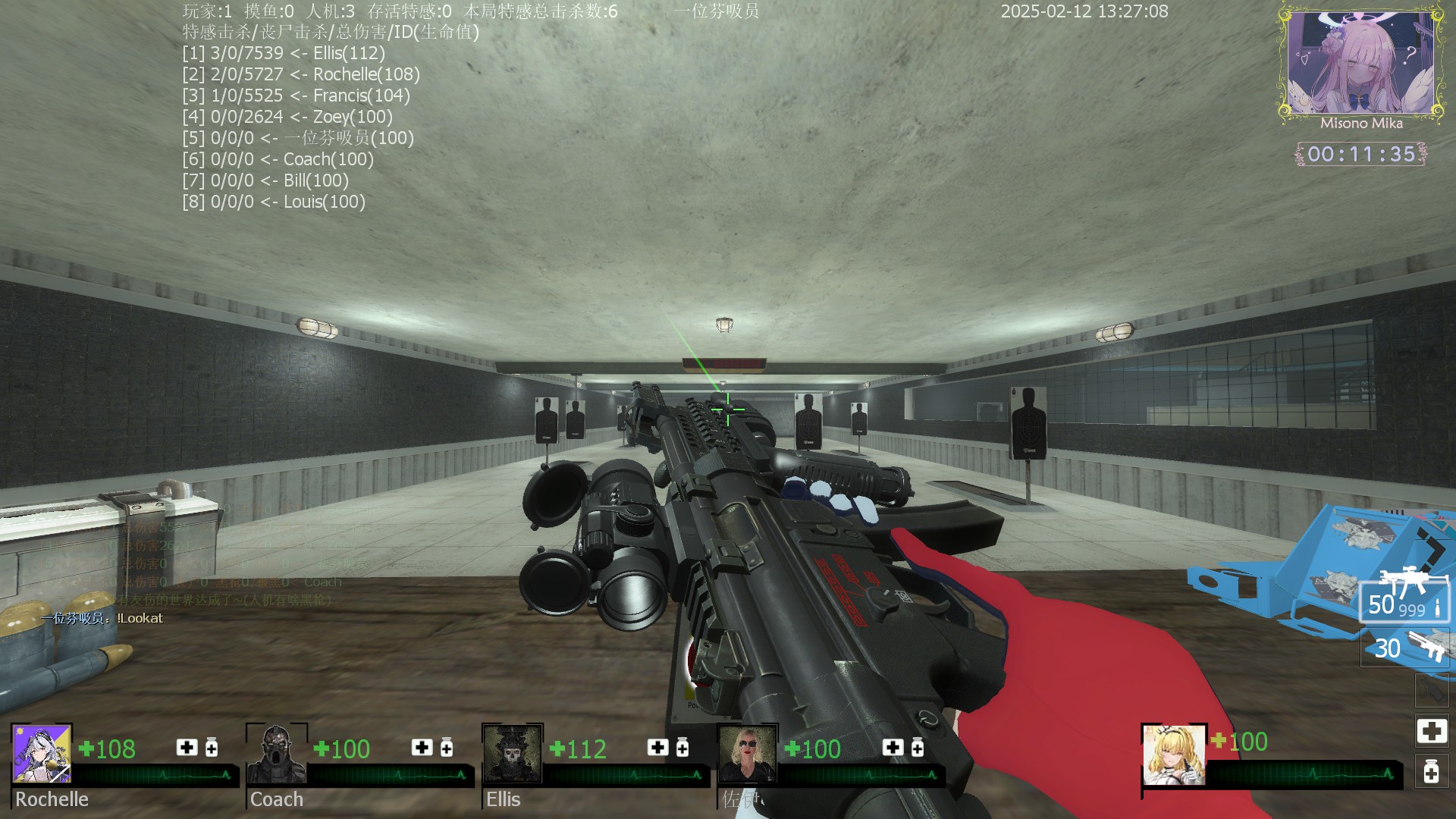Image resolution: width=1456 pixels, height=819 pixels.
Task: Select Zoey's row in the damage scoreboard
Action: (x=287, y=117)
